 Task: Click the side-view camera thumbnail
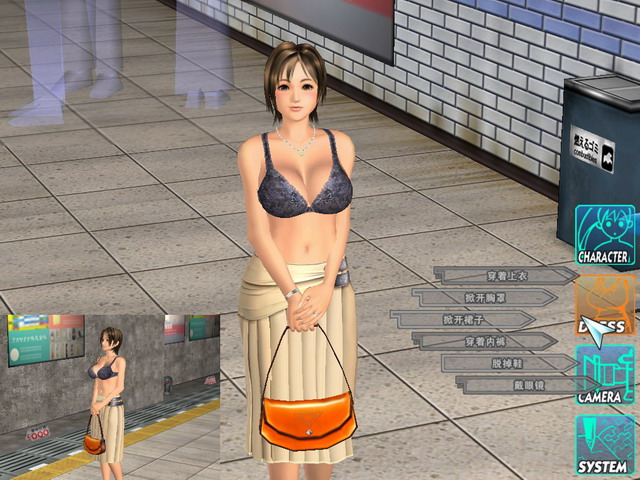click(x=112, y=397)
